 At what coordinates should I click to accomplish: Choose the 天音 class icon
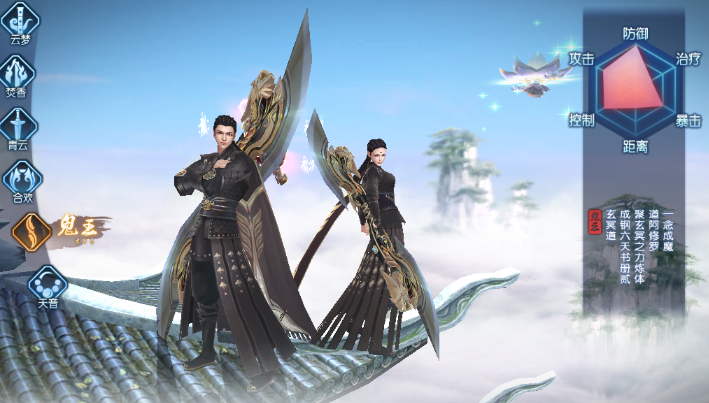[47, 284]
